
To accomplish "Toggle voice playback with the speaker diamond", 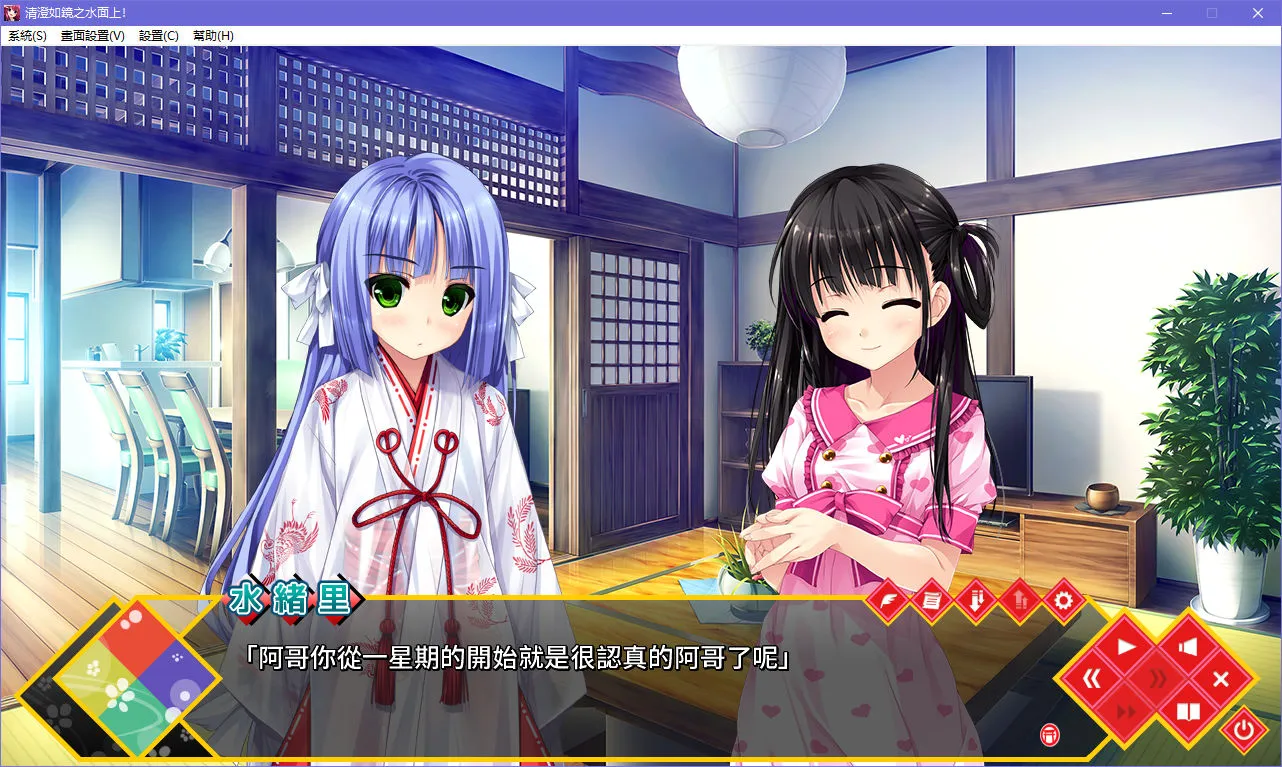I will click(1186, 646).
